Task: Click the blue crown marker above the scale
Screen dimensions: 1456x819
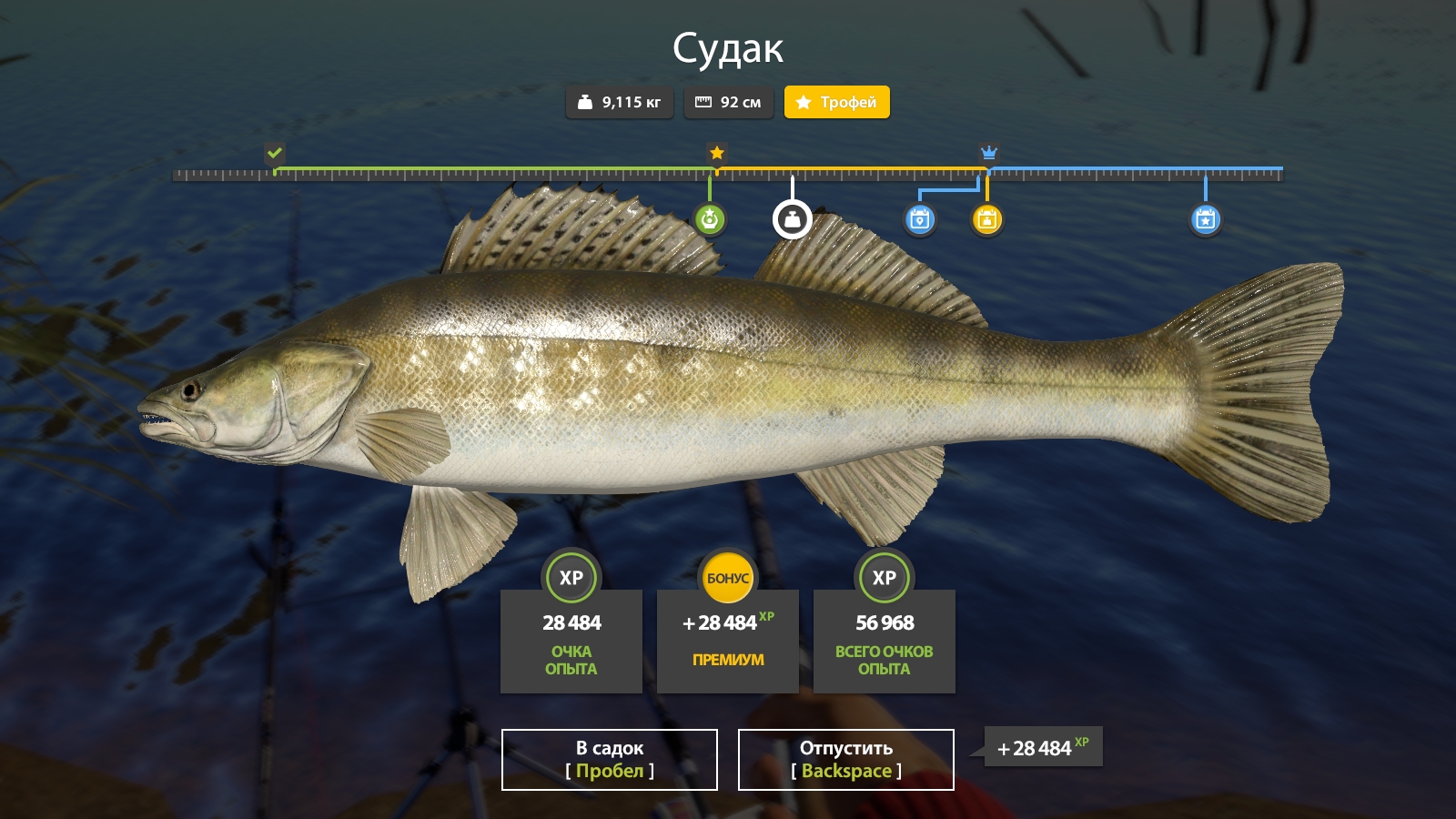Action: pyautogui.click(x=989, y=153)
